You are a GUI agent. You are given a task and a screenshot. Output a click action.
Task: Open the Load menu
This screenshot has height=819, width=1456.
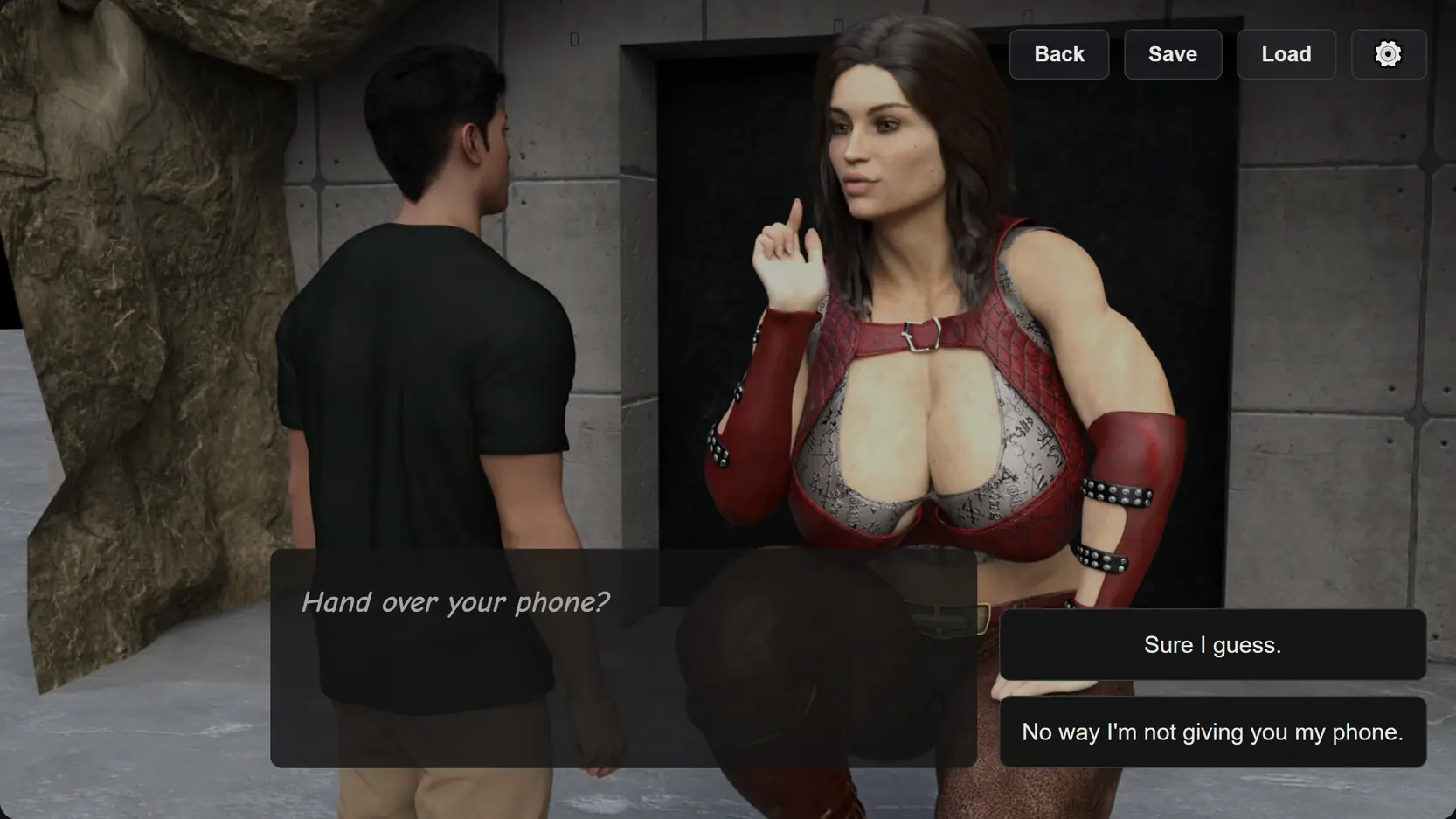(1286, 54)
